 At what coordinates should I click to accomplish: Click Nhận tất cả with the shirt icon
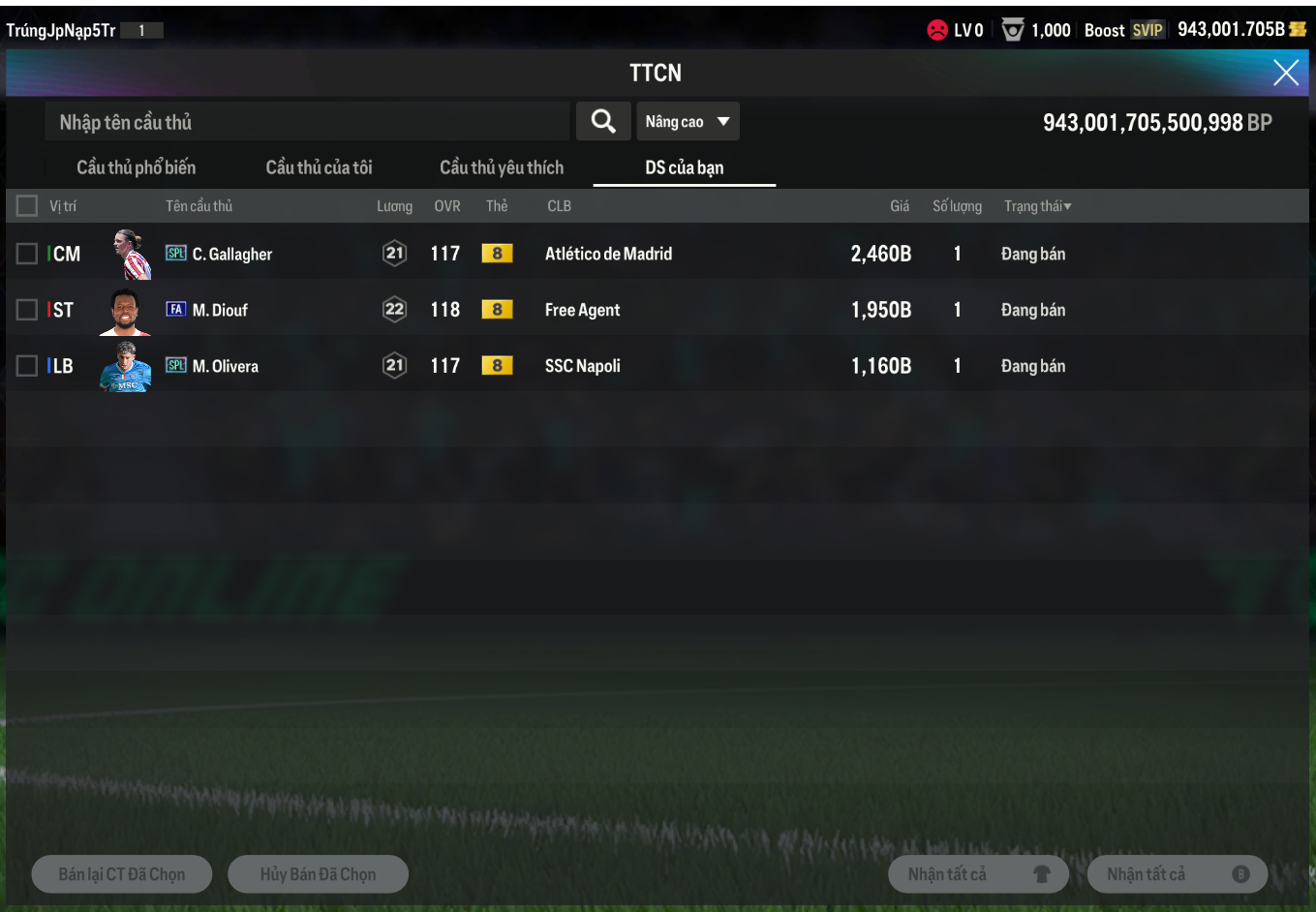pos(978,874)
